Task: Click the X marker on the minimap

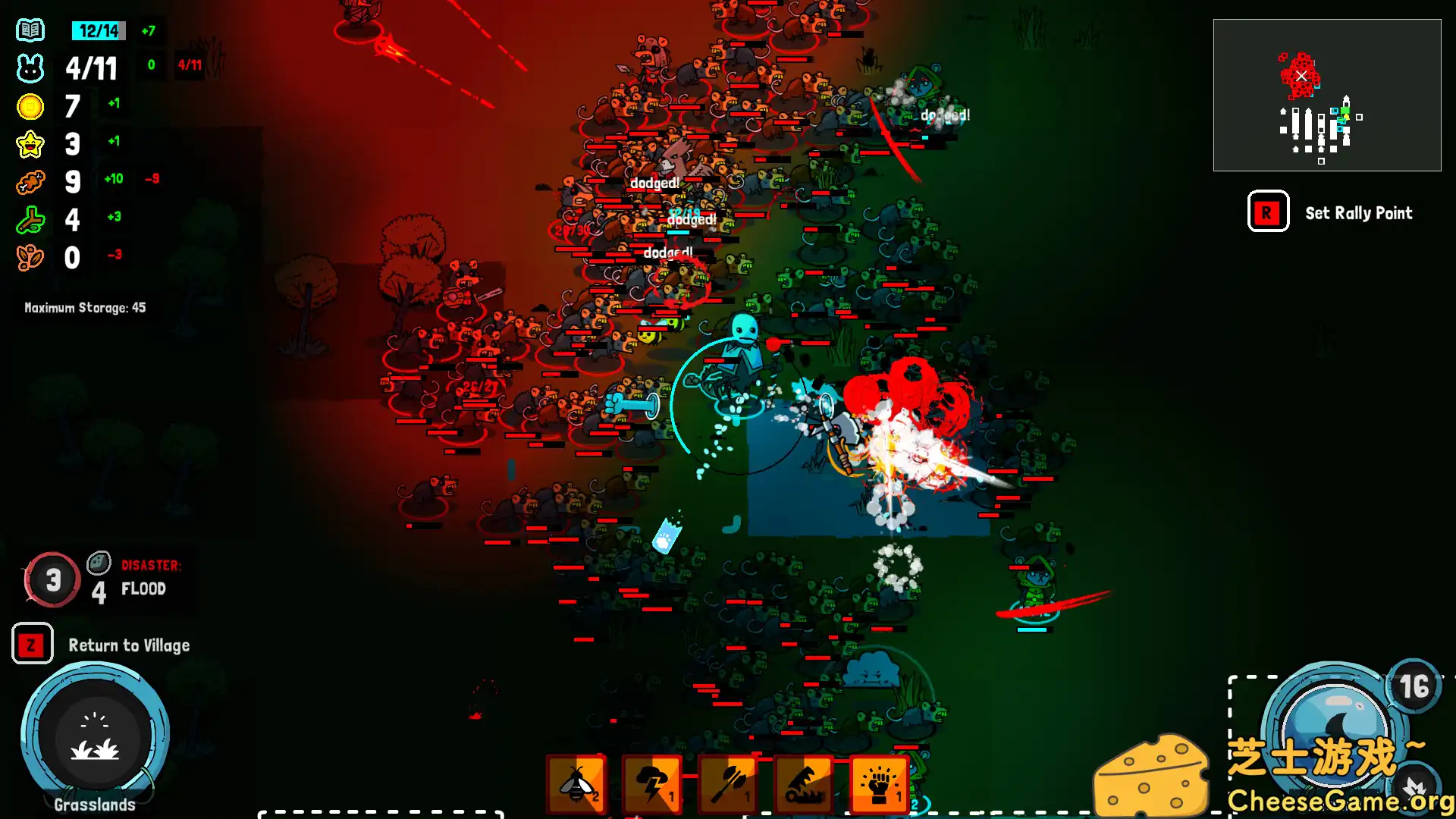Action: 1301,76
